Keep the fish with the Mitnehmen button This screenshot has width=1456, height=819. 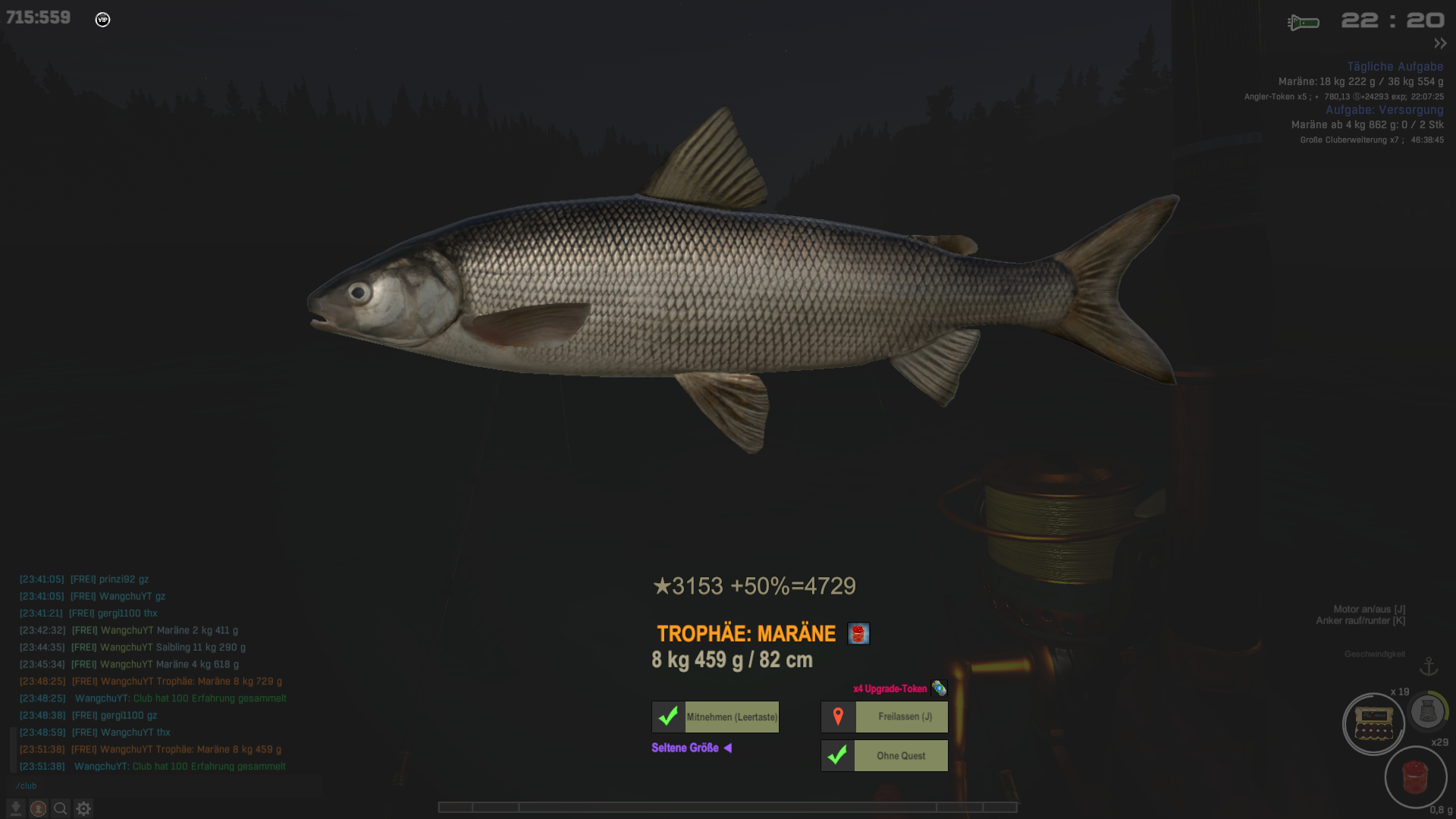pyautogui.click(x=715, y=717)
